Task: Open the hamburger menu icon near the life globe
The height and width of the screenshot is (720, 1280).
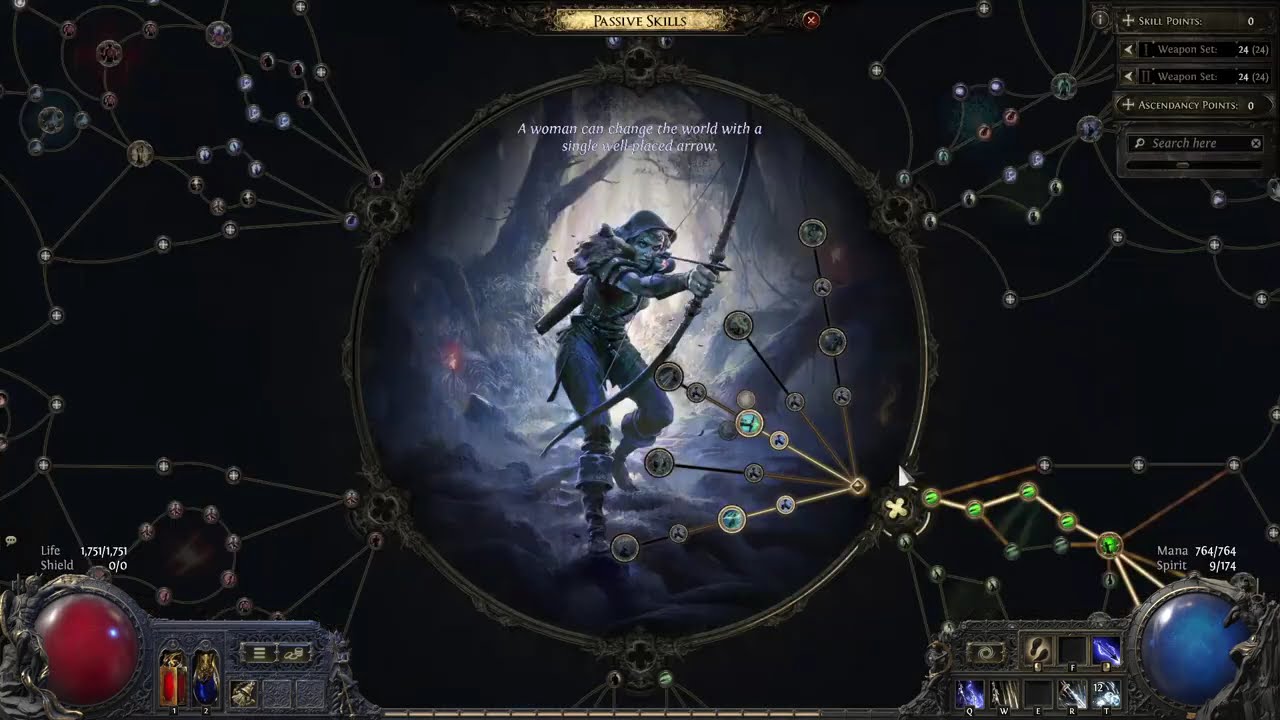Action: 260,653
